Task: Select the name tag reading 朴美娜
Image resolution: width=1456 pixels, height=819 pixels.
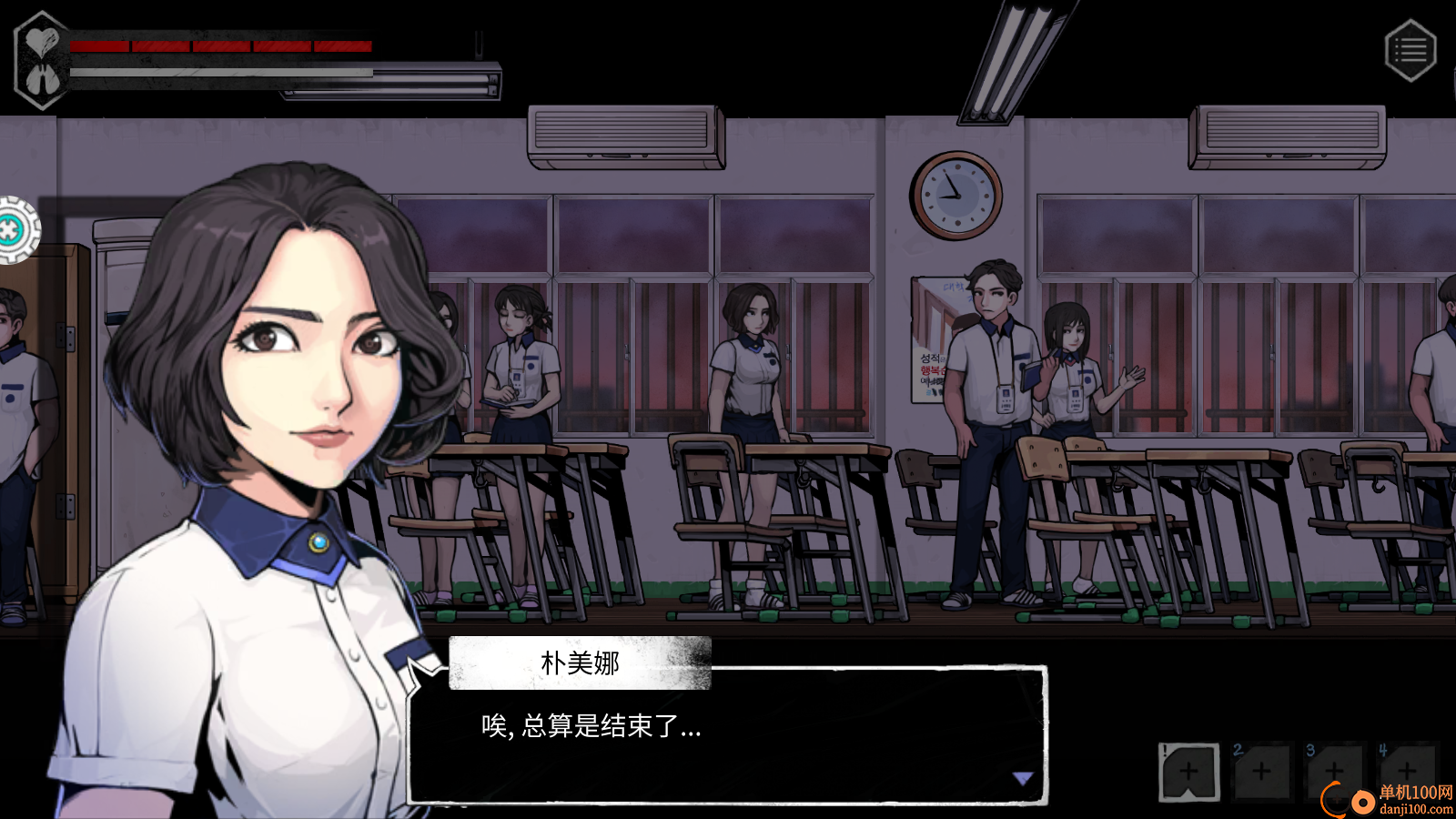Action: [x=580, y=663]
